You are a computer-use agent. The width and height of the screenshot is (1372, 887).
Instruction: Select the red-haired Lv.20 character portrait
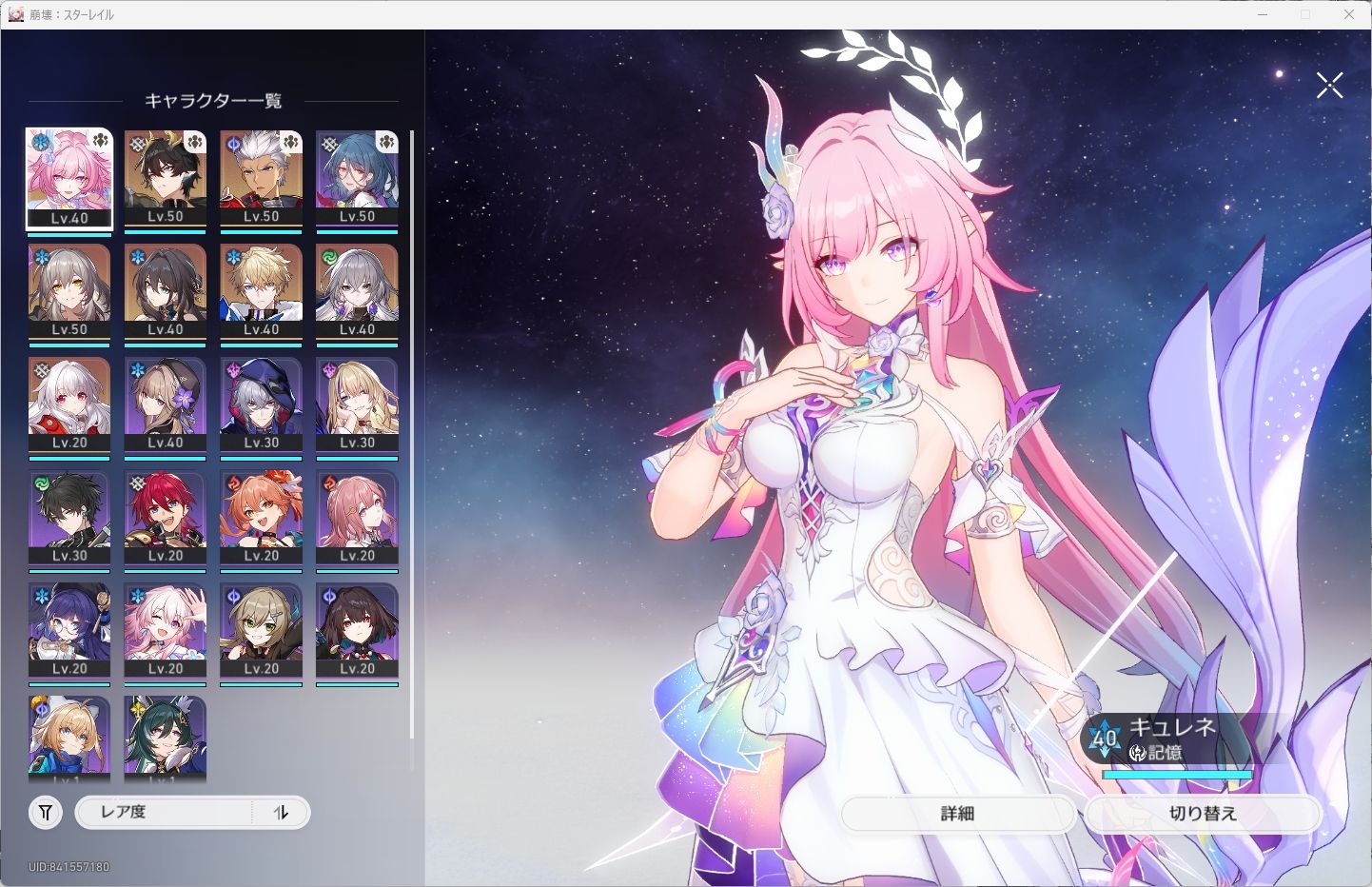click(x=166, y=519)
